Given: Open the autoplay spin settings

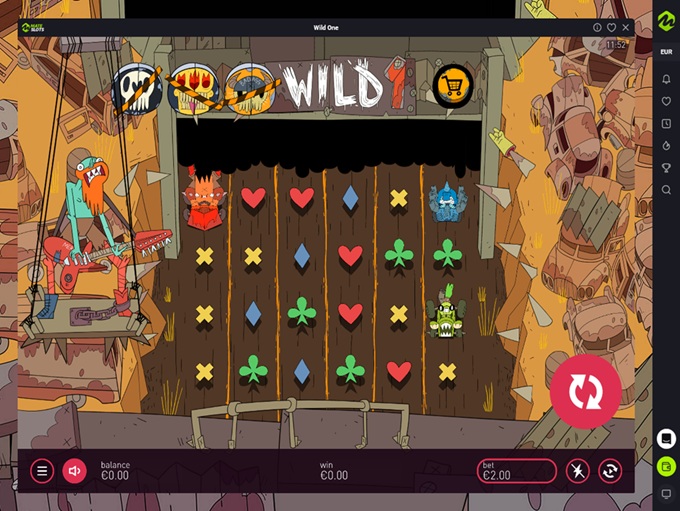Looking at the screenshot, I should (x=610, y=470).
